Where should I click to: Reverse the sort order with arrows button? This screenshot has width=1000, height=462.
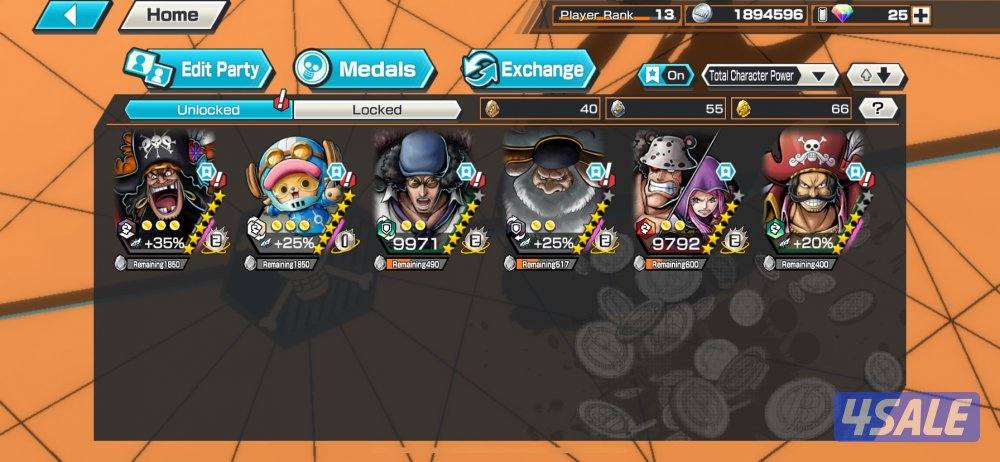[876, 75]
